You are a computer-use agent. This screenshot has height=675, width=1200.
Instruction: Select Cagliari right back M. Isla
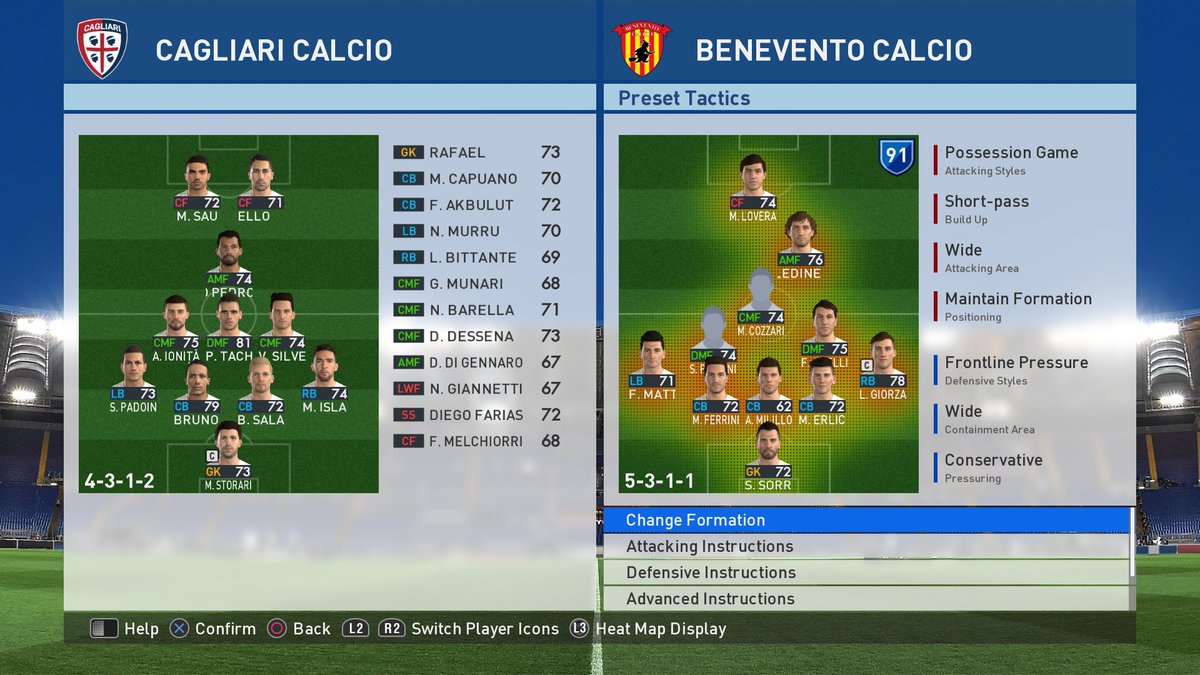(x=323, y=379)
